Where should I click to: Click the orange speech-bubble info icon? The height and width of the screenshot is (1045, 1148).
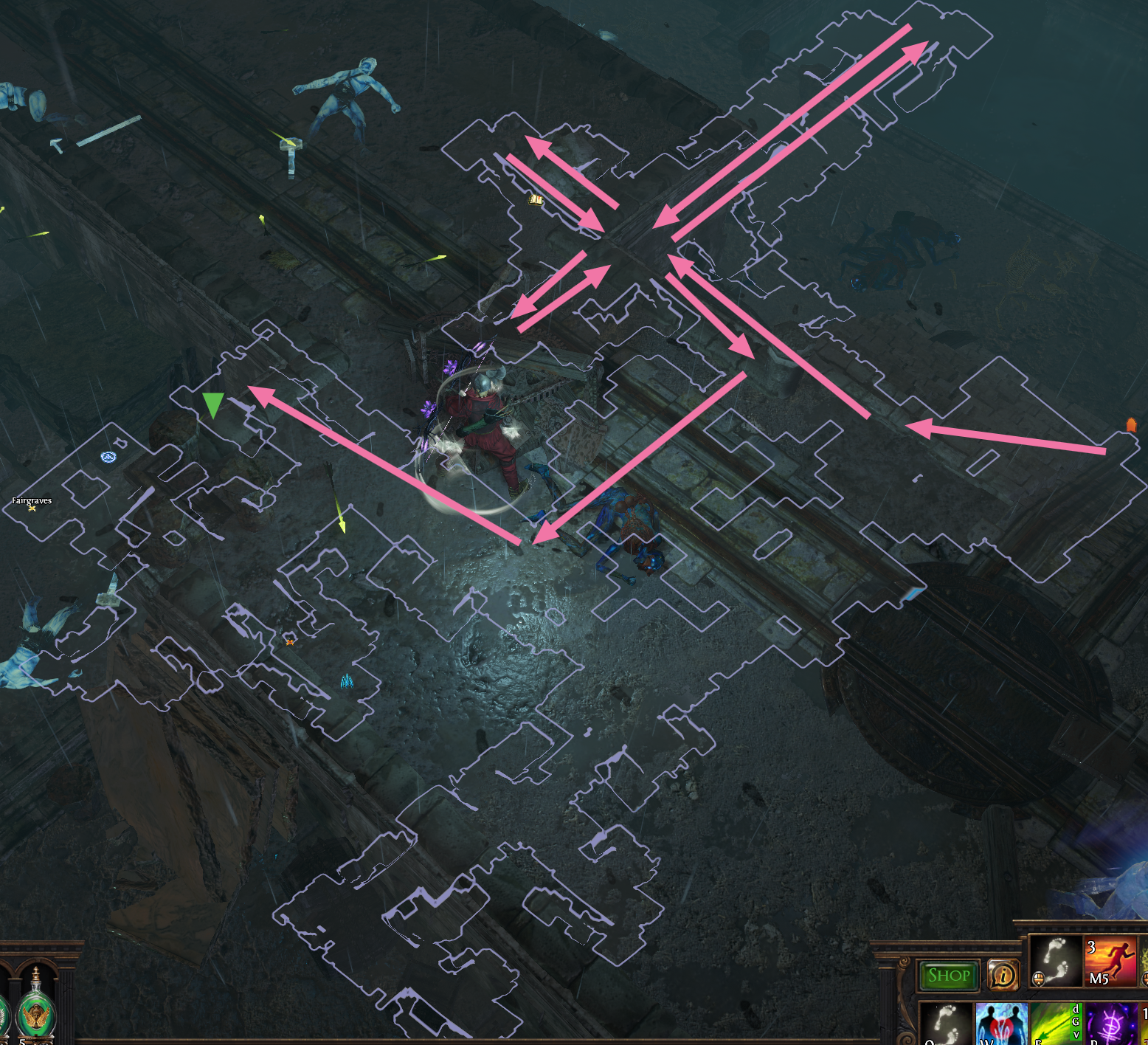(x=1003, y=976)
